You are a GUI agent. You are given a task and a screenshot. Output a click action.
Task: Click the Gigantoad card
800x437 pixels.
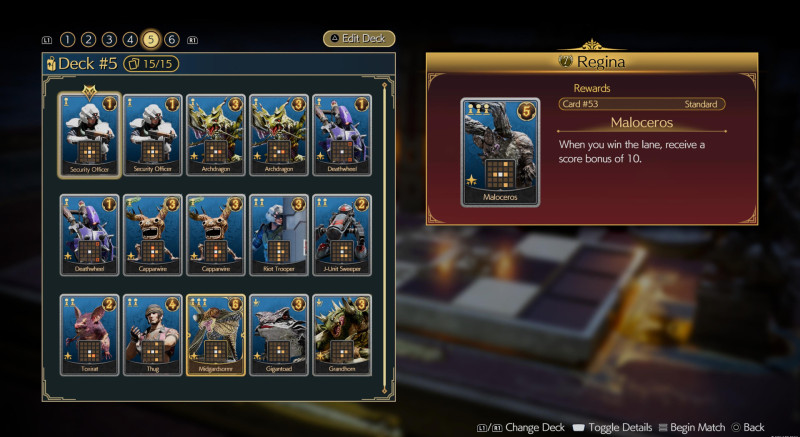coord(279,334)
